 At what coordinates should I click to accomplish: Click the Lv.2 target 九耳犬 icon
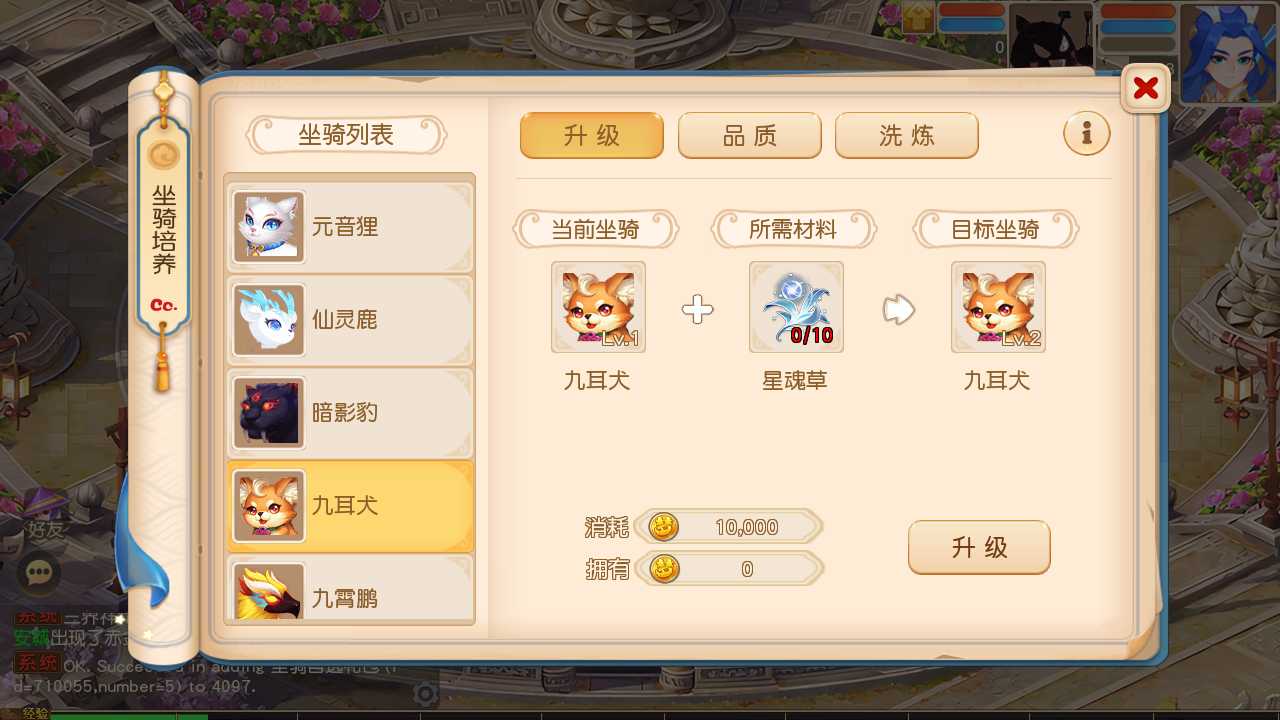click(997, 307)
